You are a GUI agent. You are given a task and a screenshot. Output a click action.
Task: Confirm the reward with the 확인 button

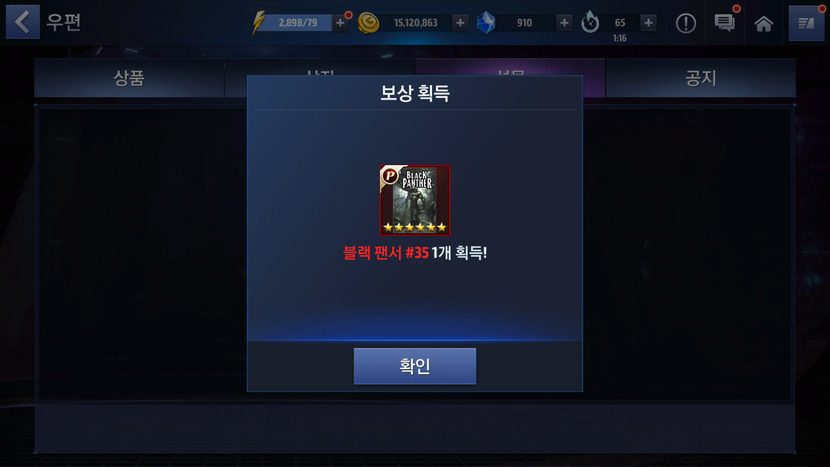tap(414, 366)
